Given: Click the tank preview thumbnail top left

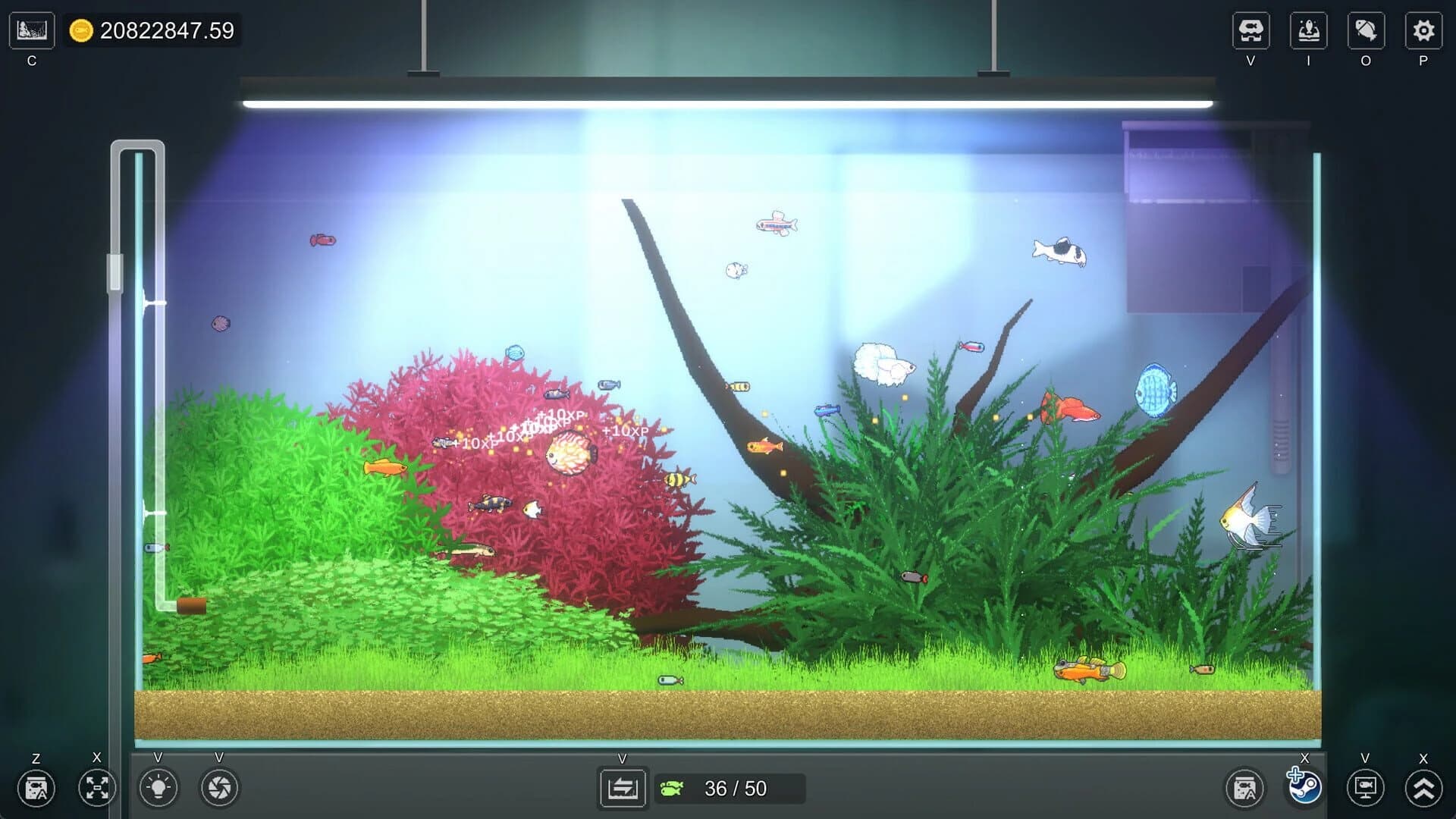Looking at the screenshot, I should click(32, 30).
